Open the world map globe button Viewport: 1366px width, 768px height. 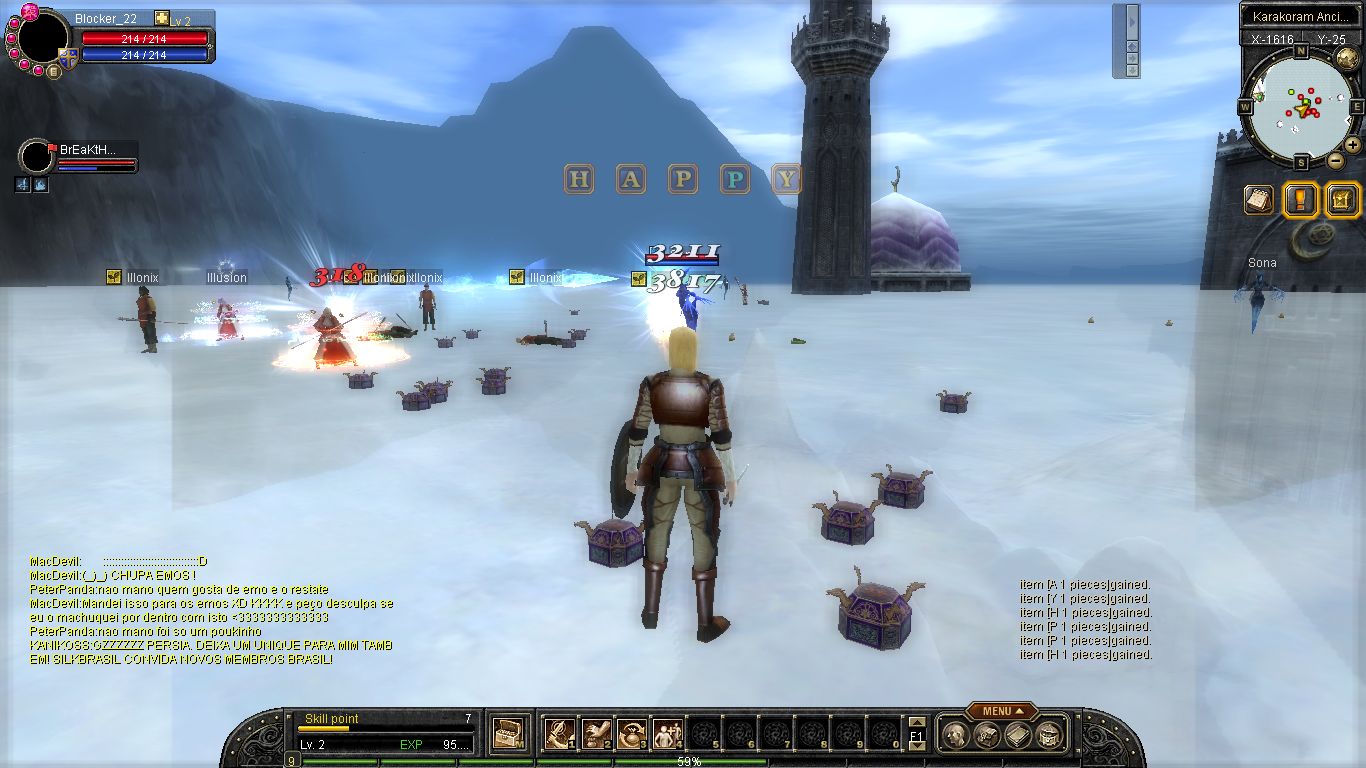1347,57
